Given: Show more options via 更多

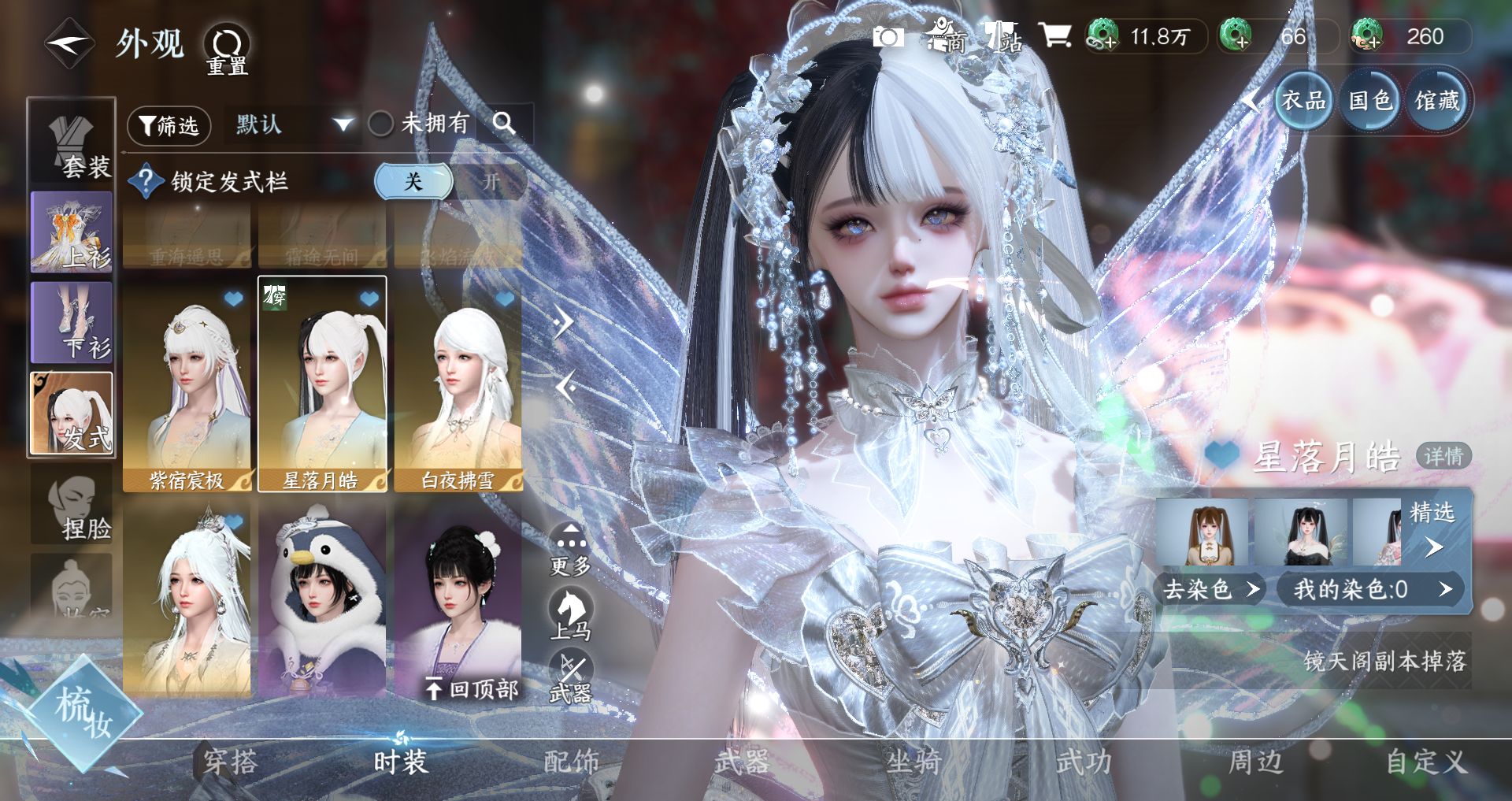Looking at the screenshot, I should 570,549.
